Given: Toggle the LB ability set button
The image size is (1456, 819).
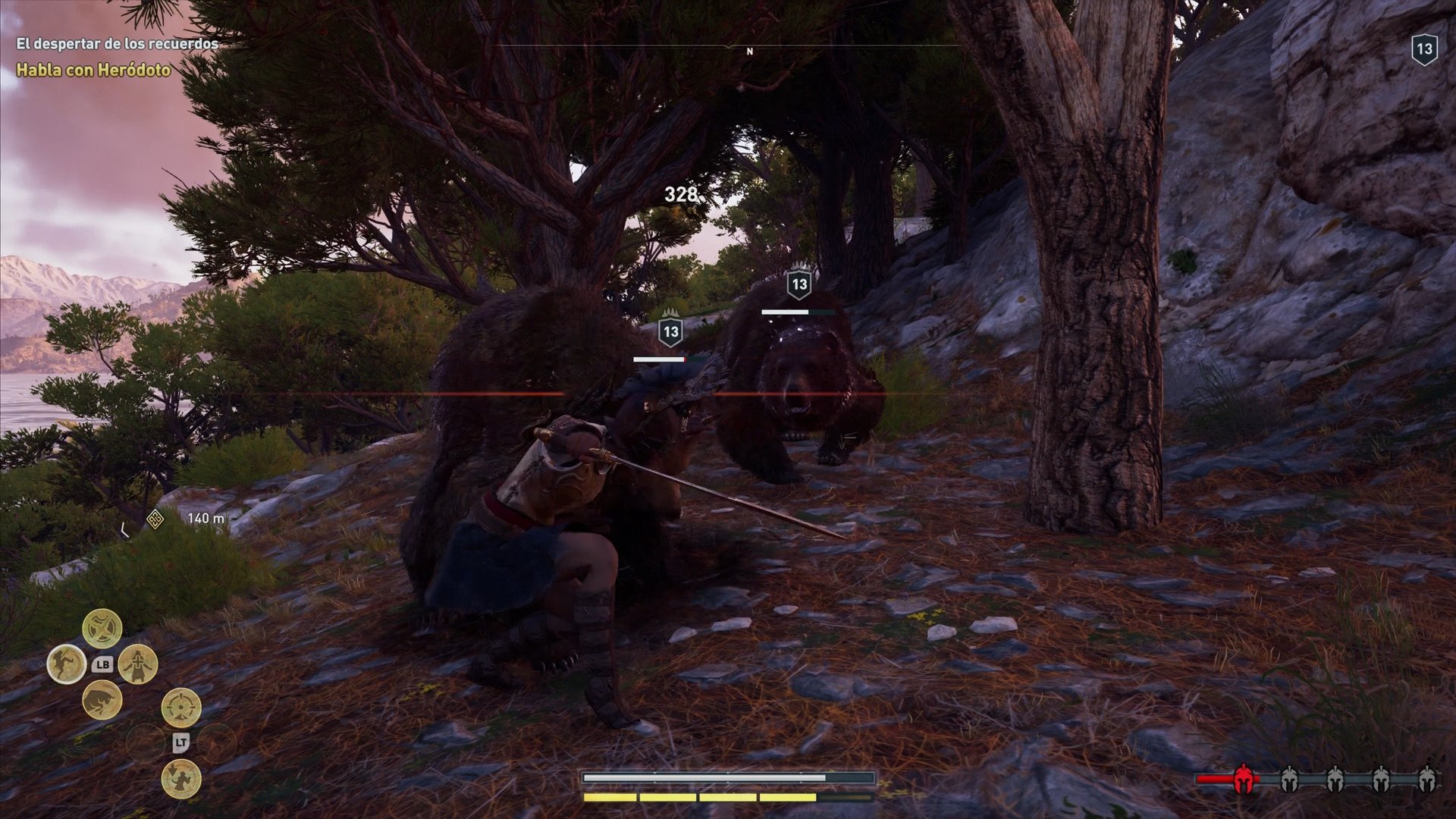Looking at the screenshot, I should 104,664.
